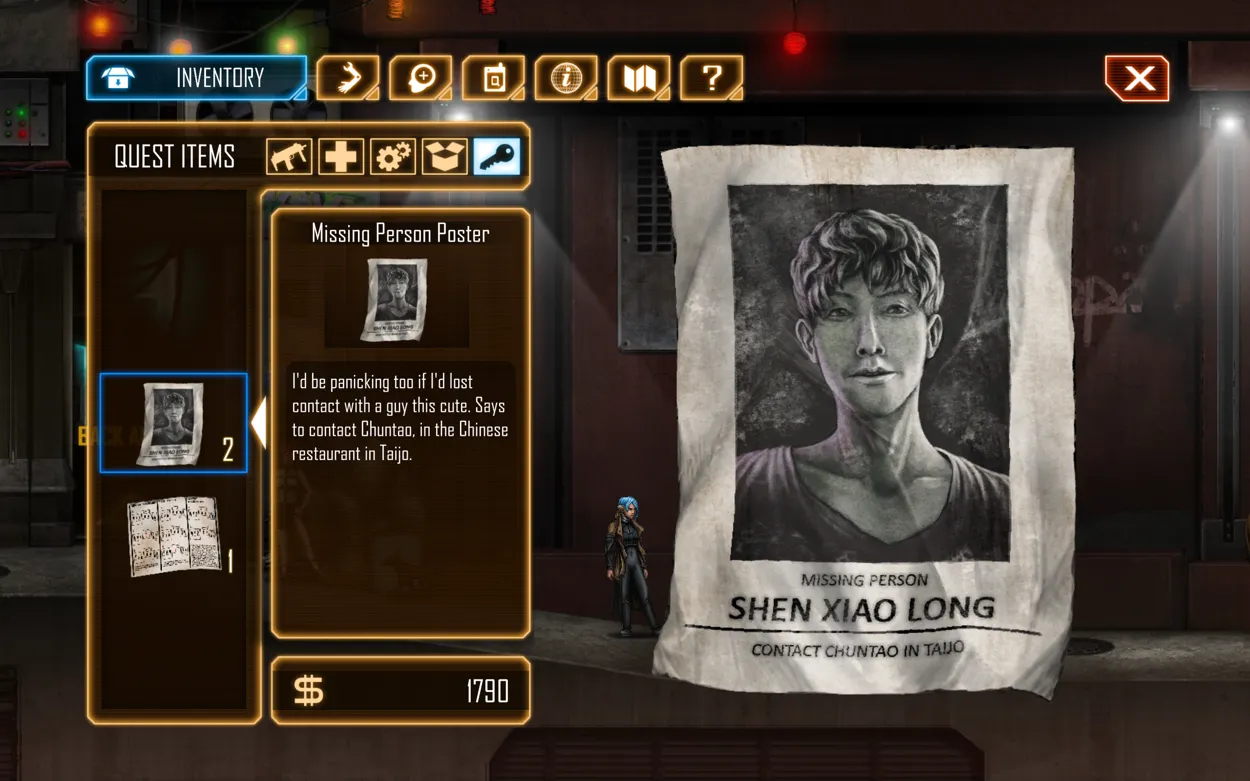Open the head-with-plus skills tab

(x=421, y=78)
